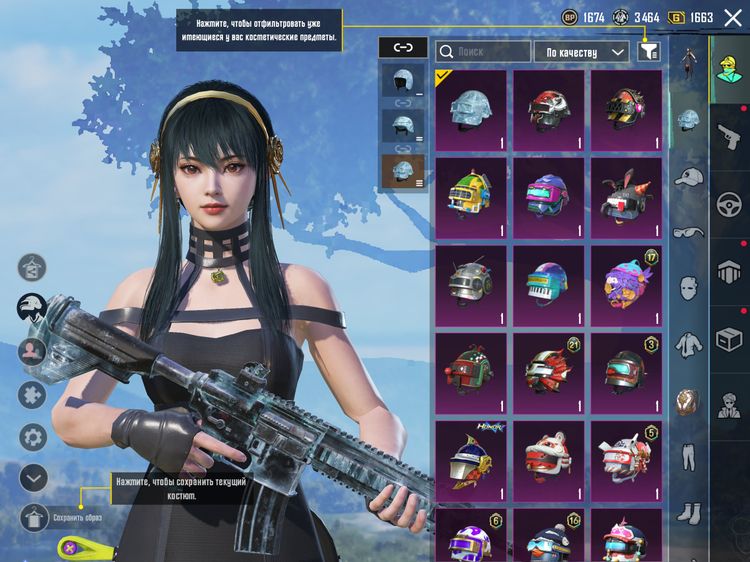The height and width of the screenshot is (562, 750).
Task: Choose the piano keyboard helmet skin
Action: (x=548, y=285)
